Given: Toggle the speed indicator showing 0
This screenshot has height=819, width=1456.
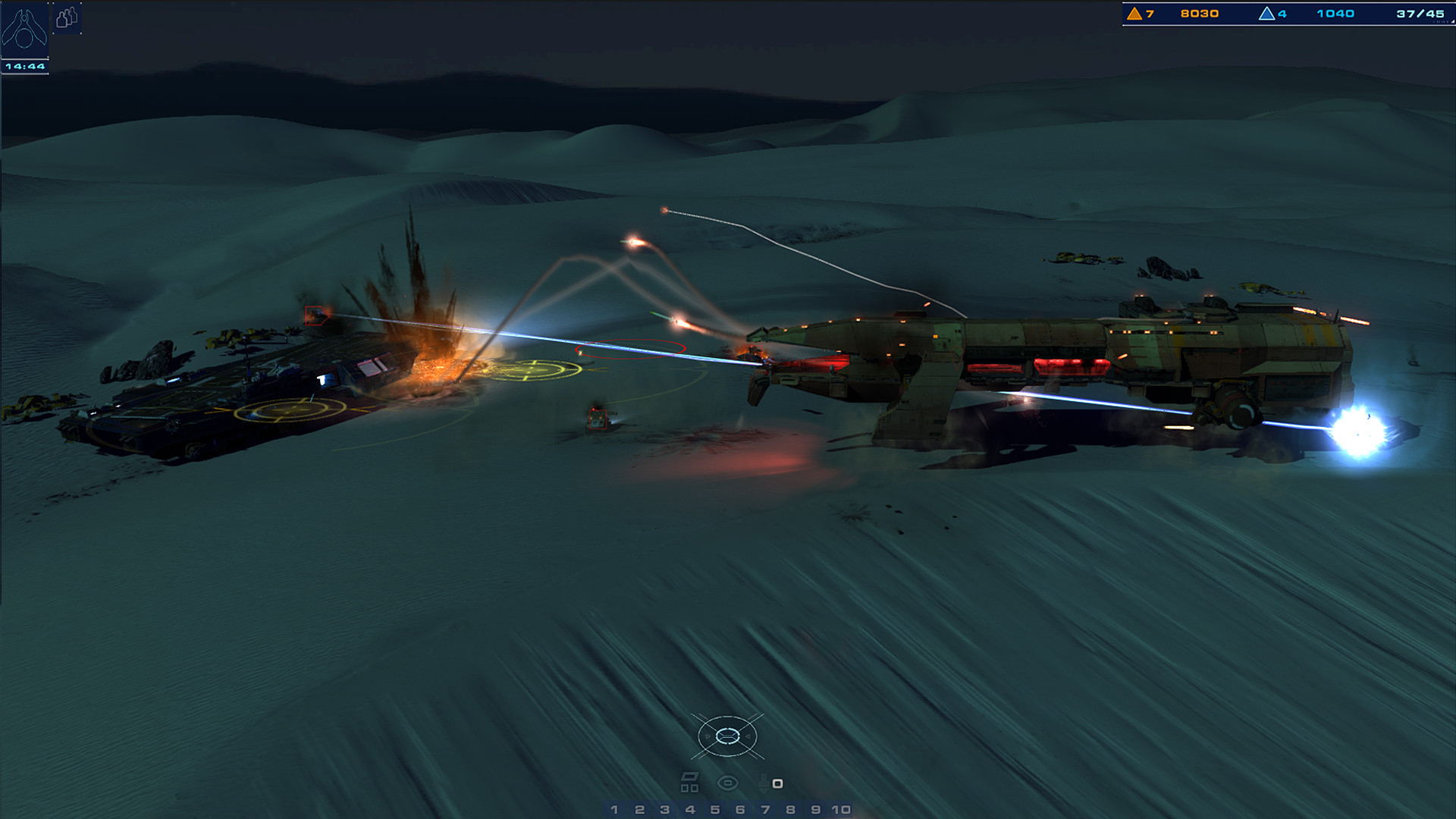Looking at the screenshot, I should [x=777, y=783].
